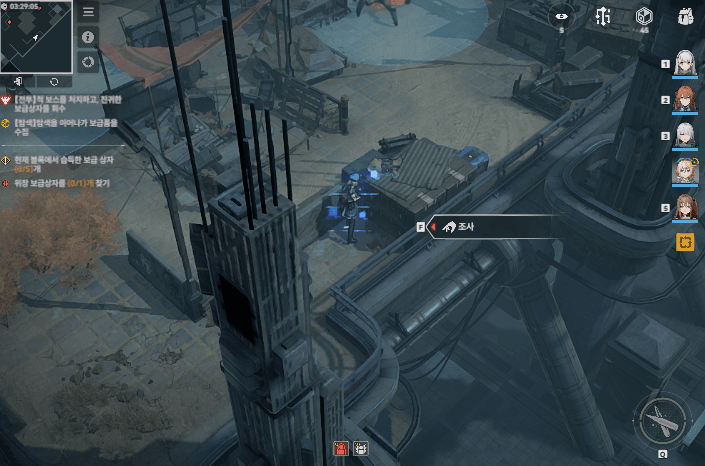Select squad member 3 with grey hair
The height and width of the screenshot is (466, 705).
point(685,135)
